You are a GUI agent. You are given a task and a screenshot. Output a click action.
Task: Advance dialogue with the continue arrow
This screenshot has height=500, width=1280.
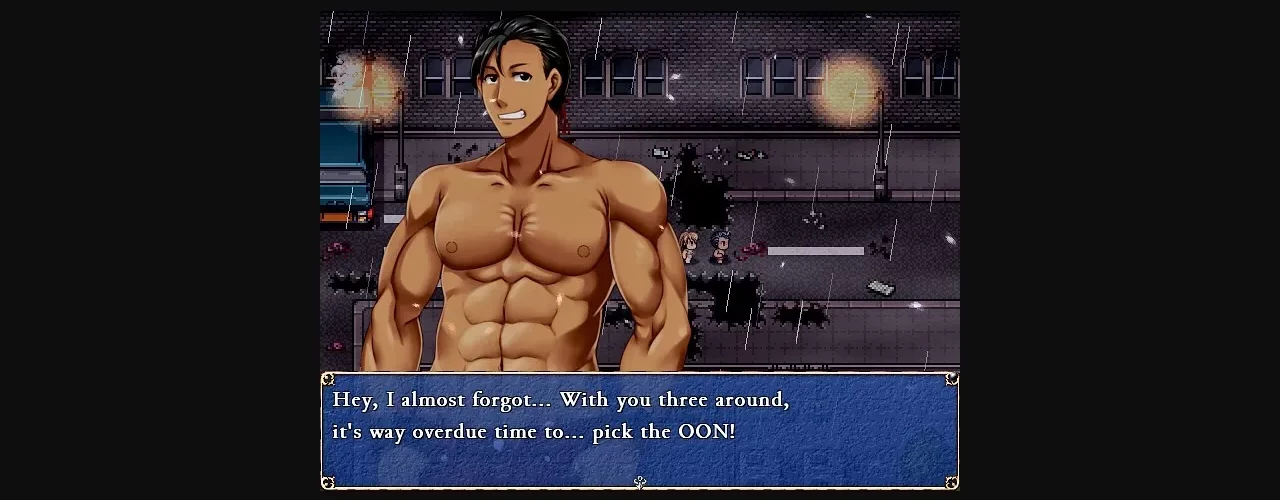[640, 482]
